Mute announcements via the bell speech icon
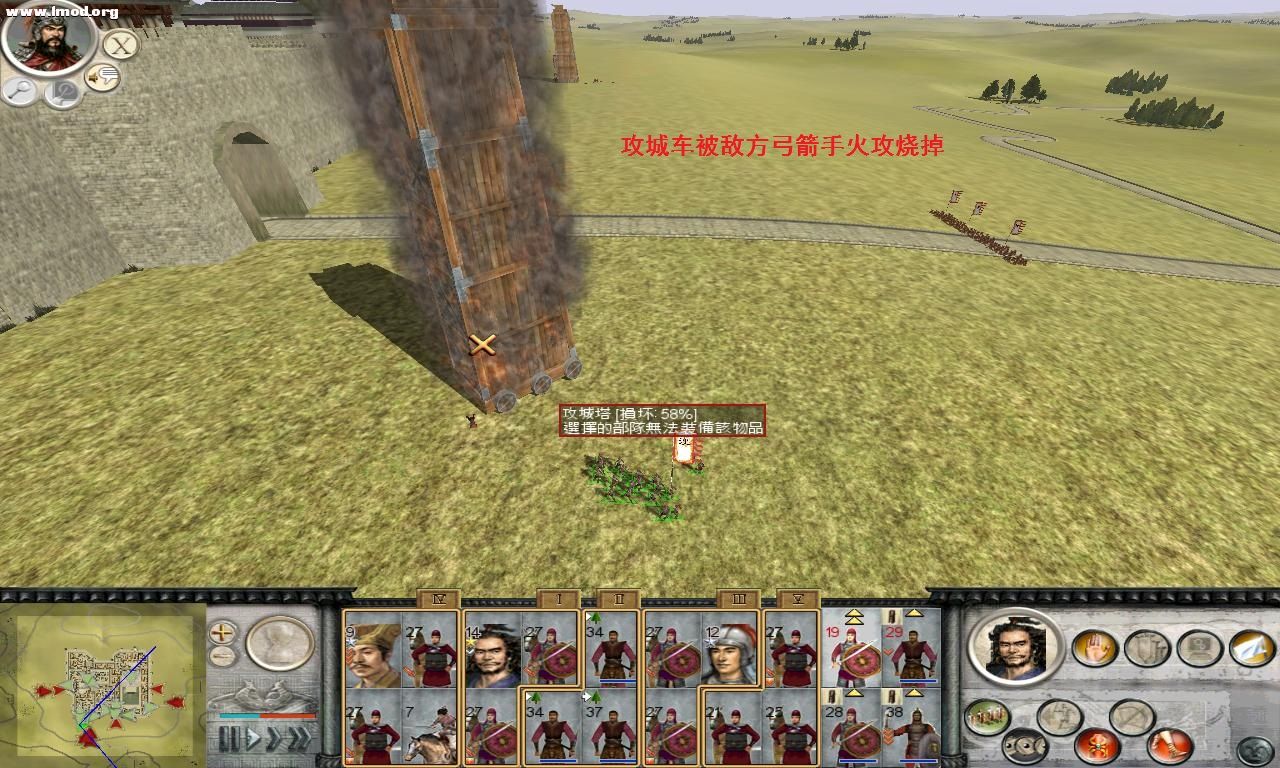The height and width of the screenshot is (768, 1280). [100, 77]
